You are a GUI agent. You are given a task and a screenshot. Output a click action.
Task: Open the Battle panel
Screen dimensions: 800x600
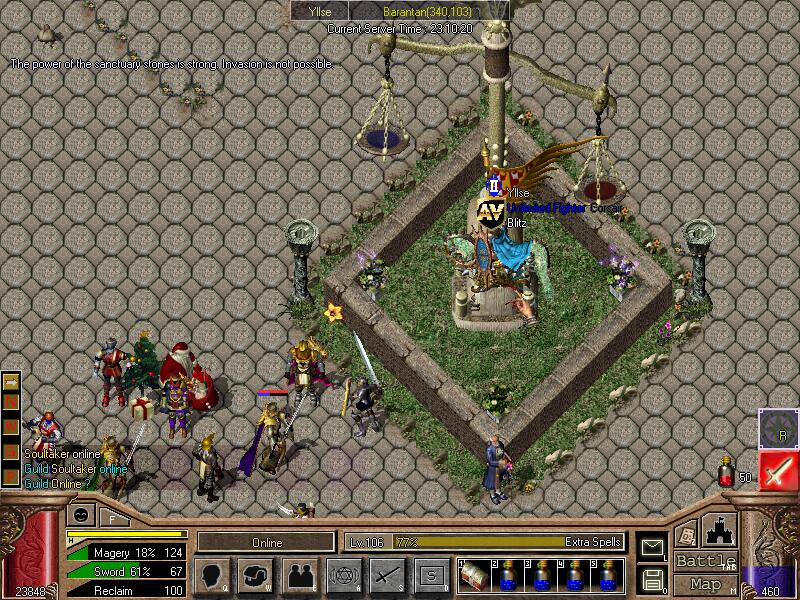coord(706,561)
